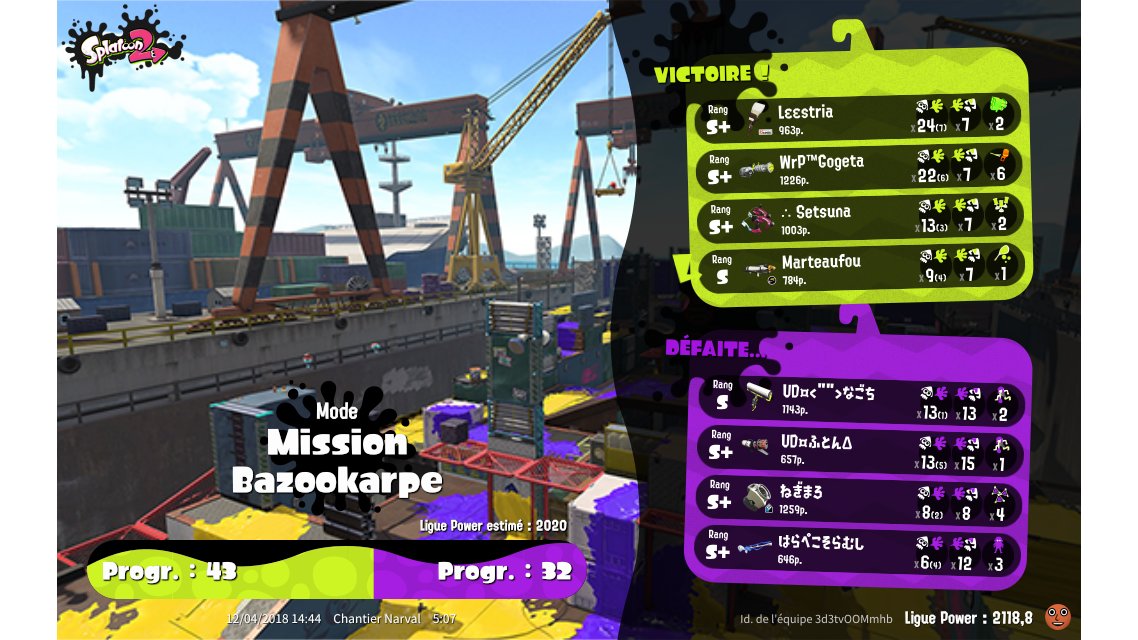Choose the ねぎまる player row

(860, 499)
